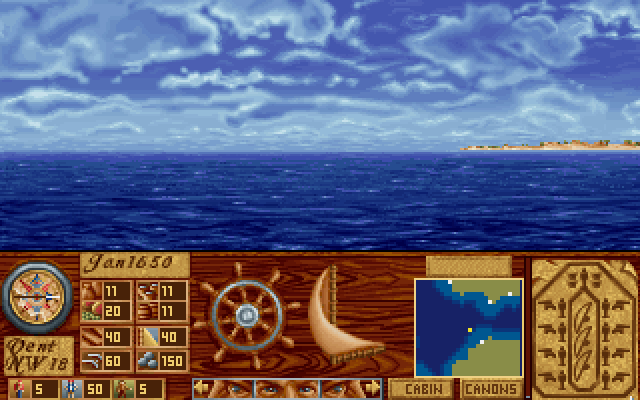Click the lookout eyes view strip
640x400 pixels.
click(x=287, y=388)
